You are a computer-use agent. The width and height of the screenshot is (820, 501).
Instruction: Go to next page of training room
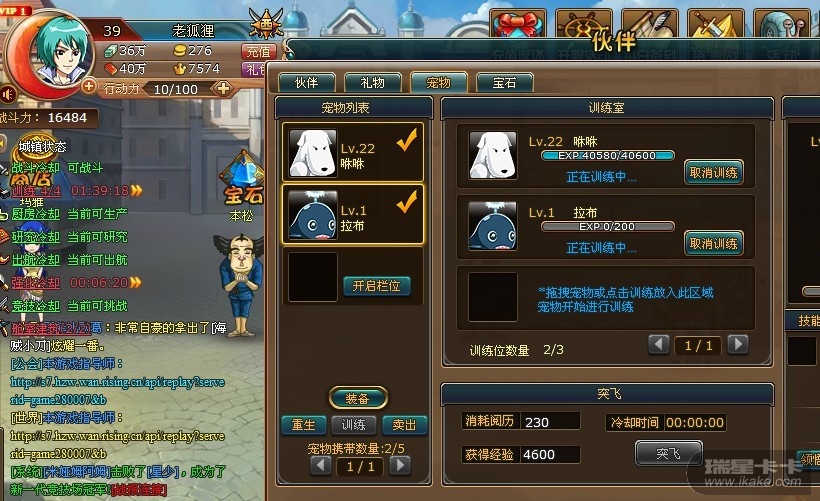pyautogui.click(x=738, y=345)
